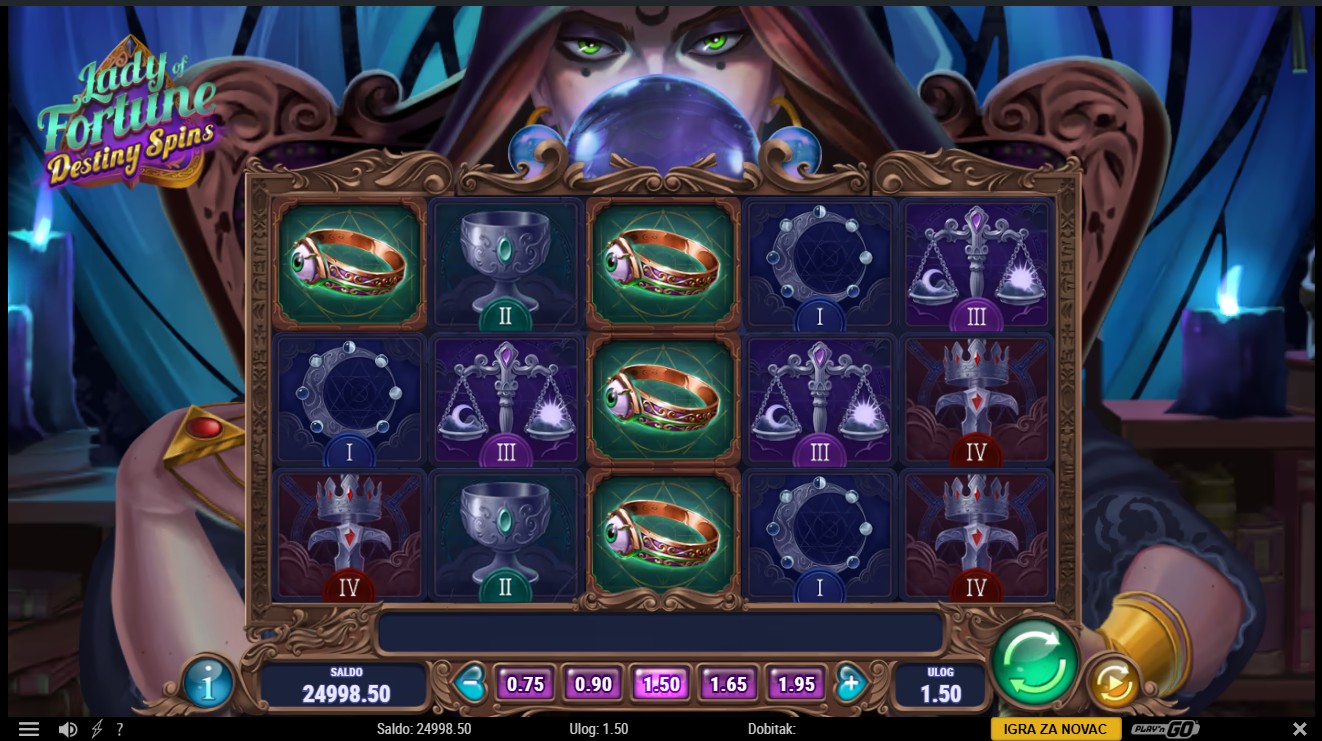Viewport: 1322px width, 741px height.
Task: Select the 1.95 bet value
Action: 796,684
